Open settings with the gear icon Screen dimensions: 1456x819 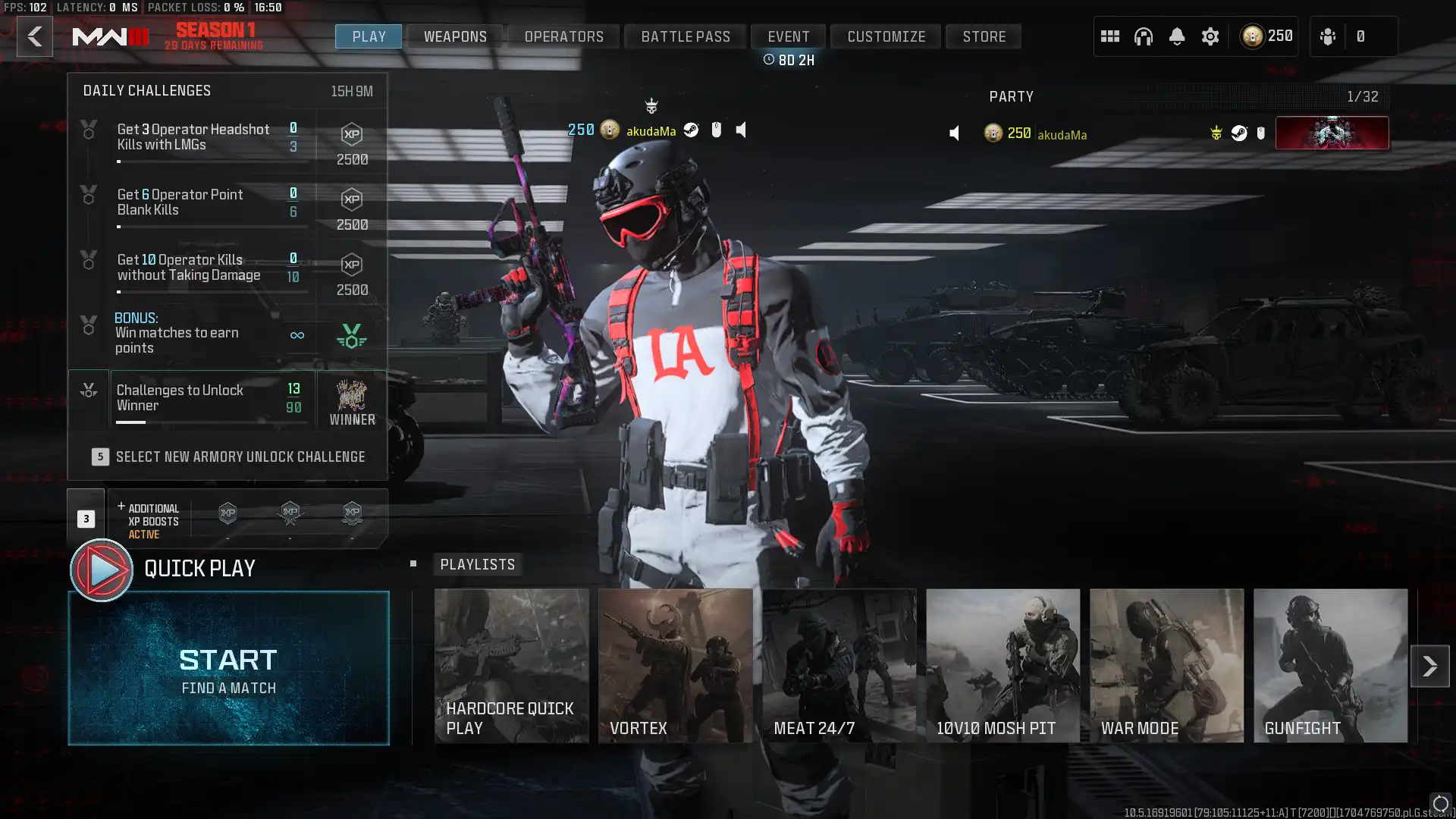(1210, 36)
